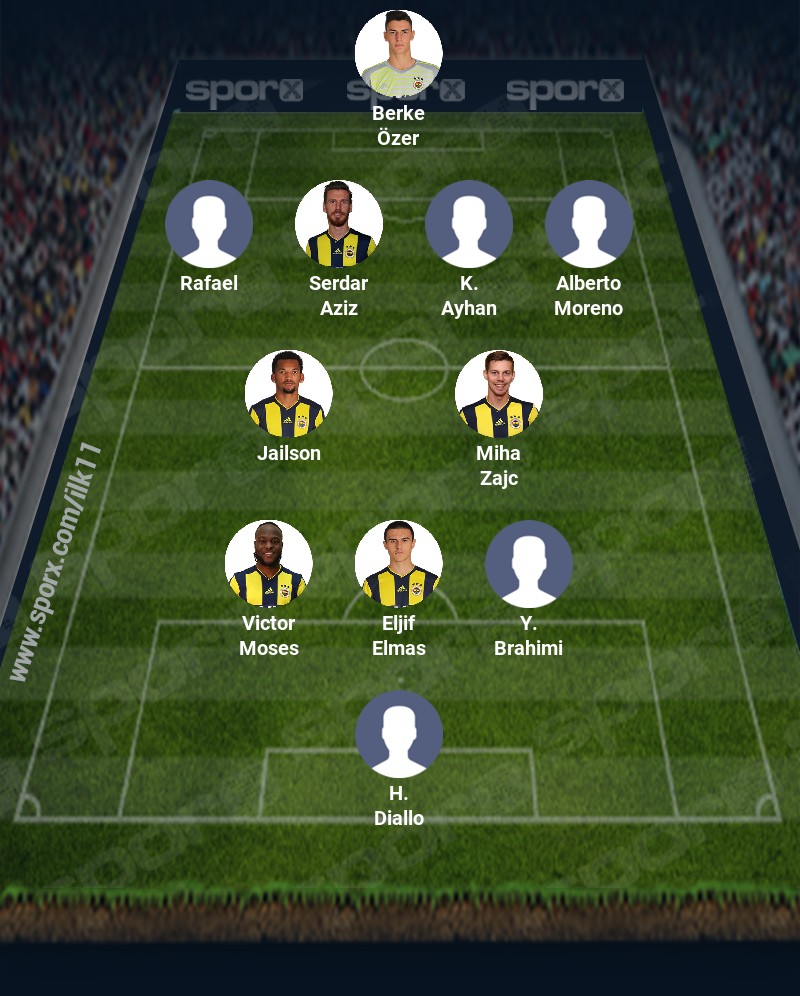The image size is (800, 996).
Task: Choose striker H. Diallo's slot
Action: [x=399, y=734]
